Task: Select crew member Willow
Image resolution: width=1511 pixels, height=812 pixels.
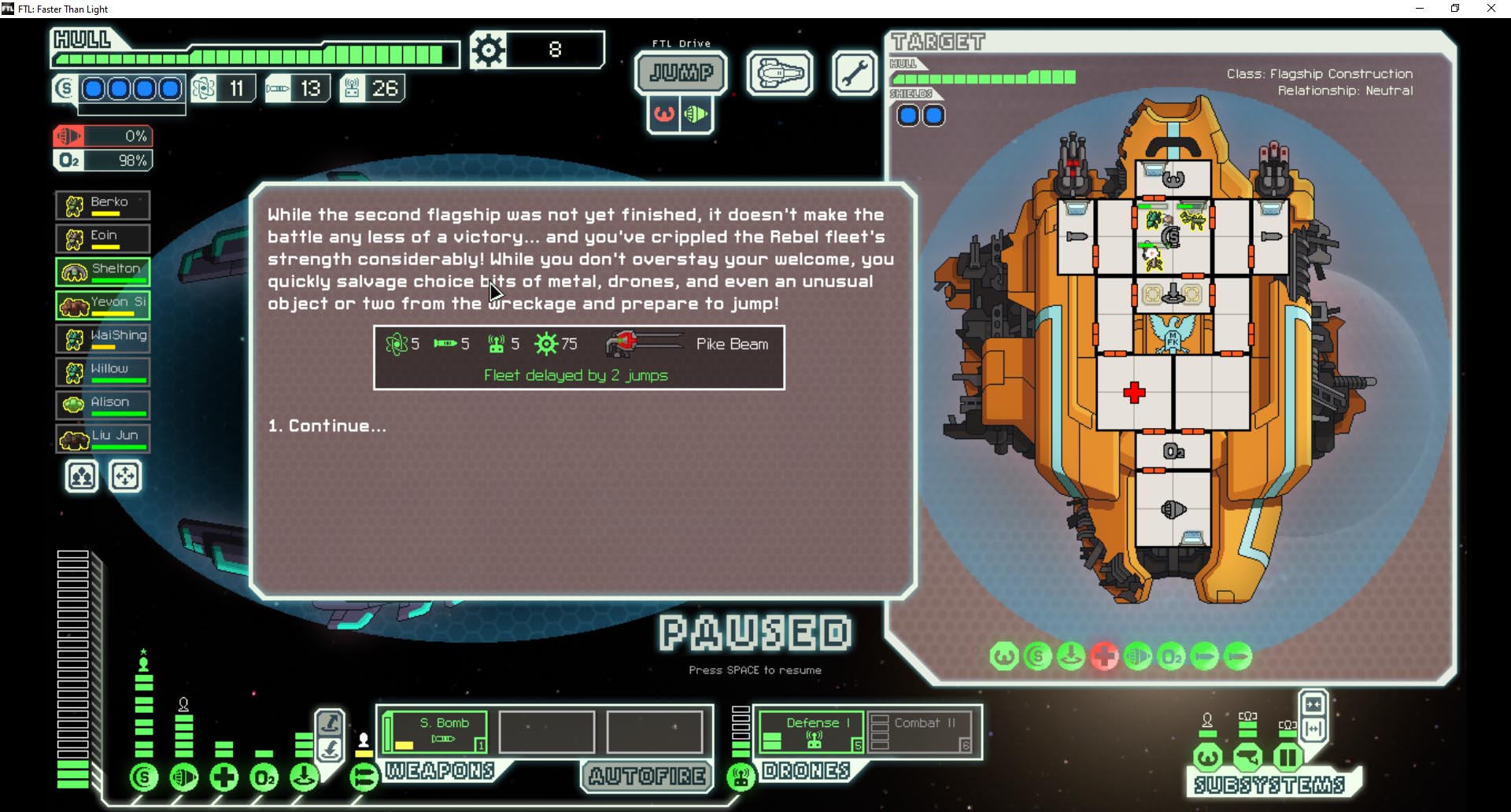Action: coord(103,371)
